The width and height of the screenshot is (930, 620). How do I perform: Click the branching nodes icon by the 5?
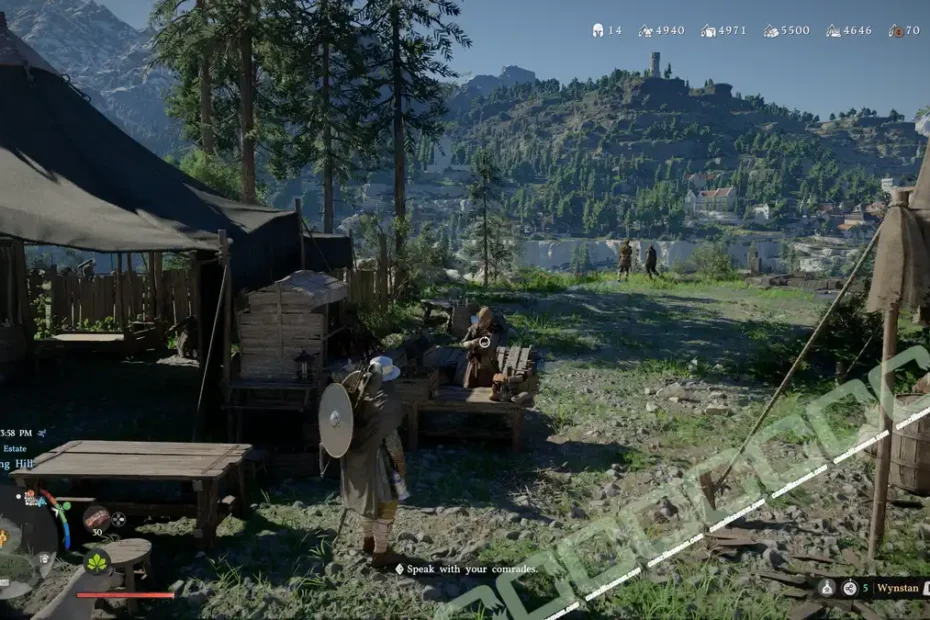pos(849,588)
